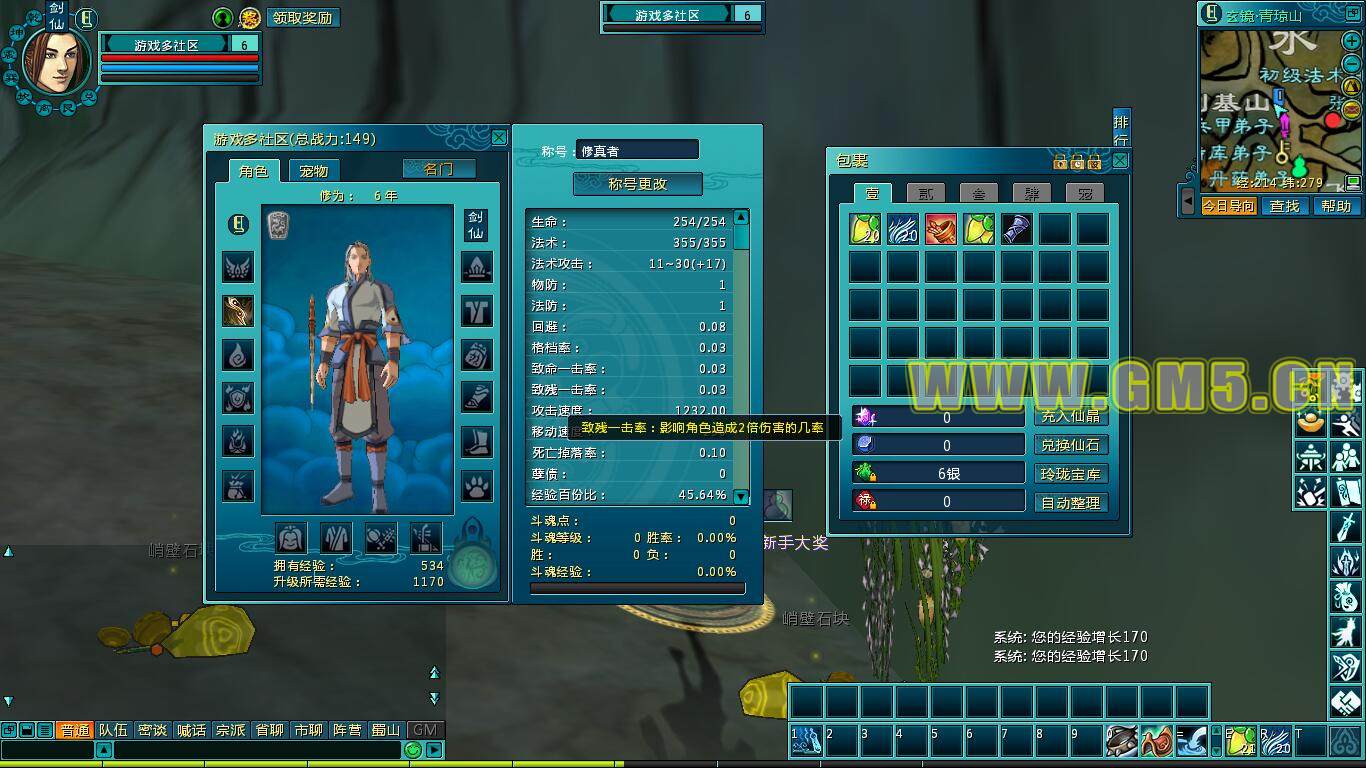This screenshot has height=768, width=1366.
Task: Click the 查找 search button
Action: click(1284, 206)
